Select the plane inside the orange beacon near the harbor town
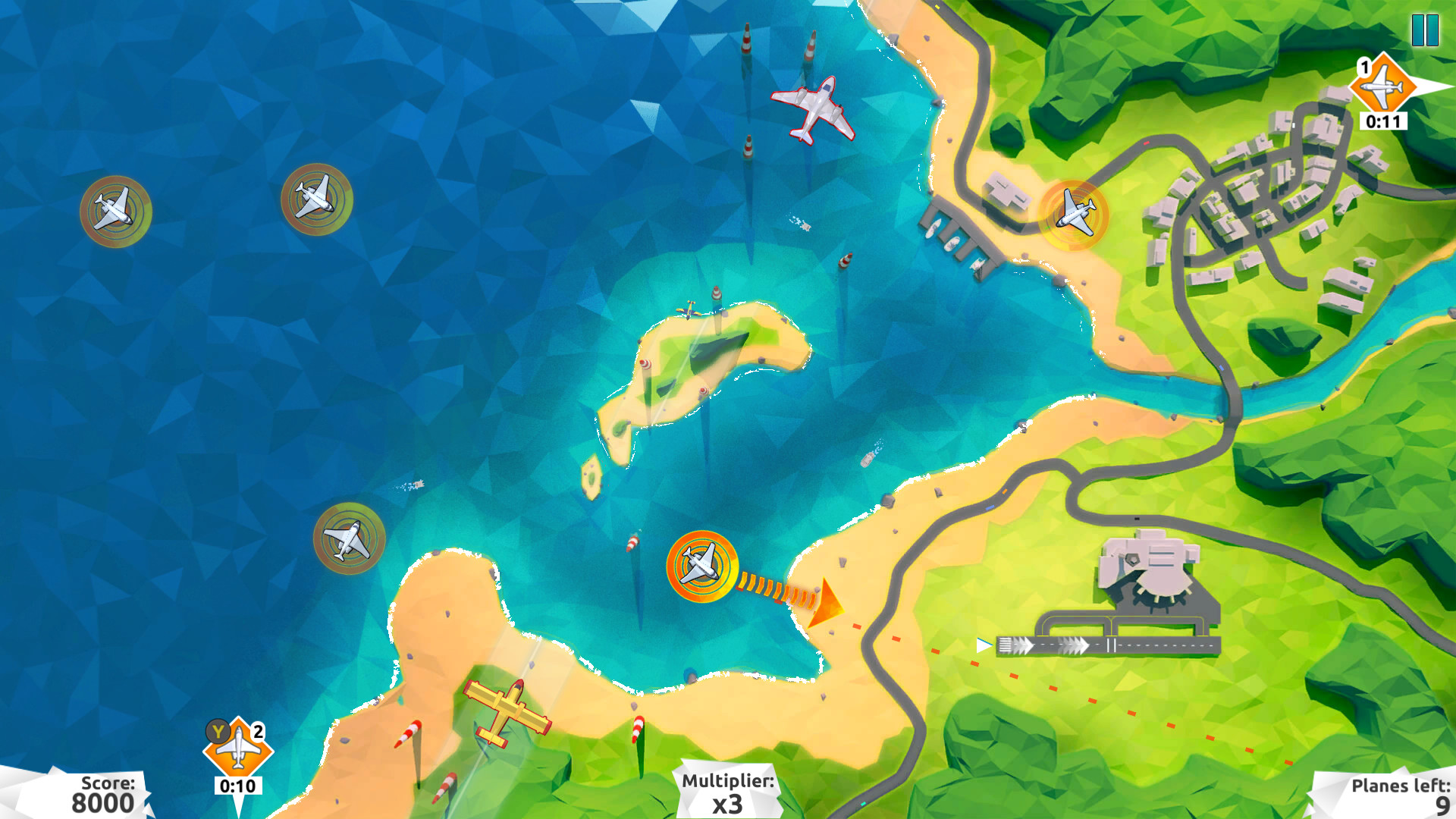1456x819 pixels. [1072, 215]
